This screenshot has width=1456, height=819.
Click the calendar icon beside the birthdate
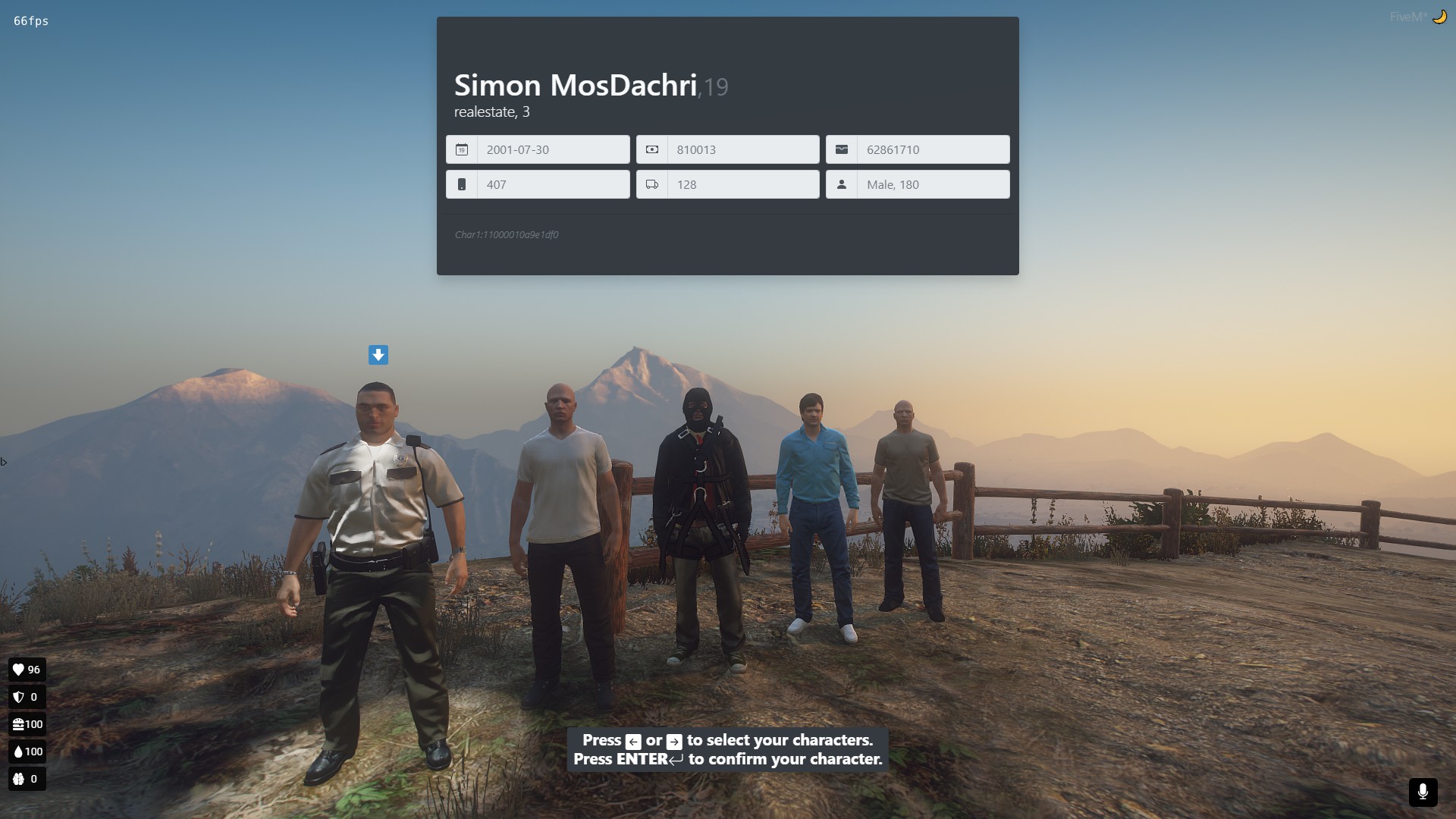coord(462,149)
